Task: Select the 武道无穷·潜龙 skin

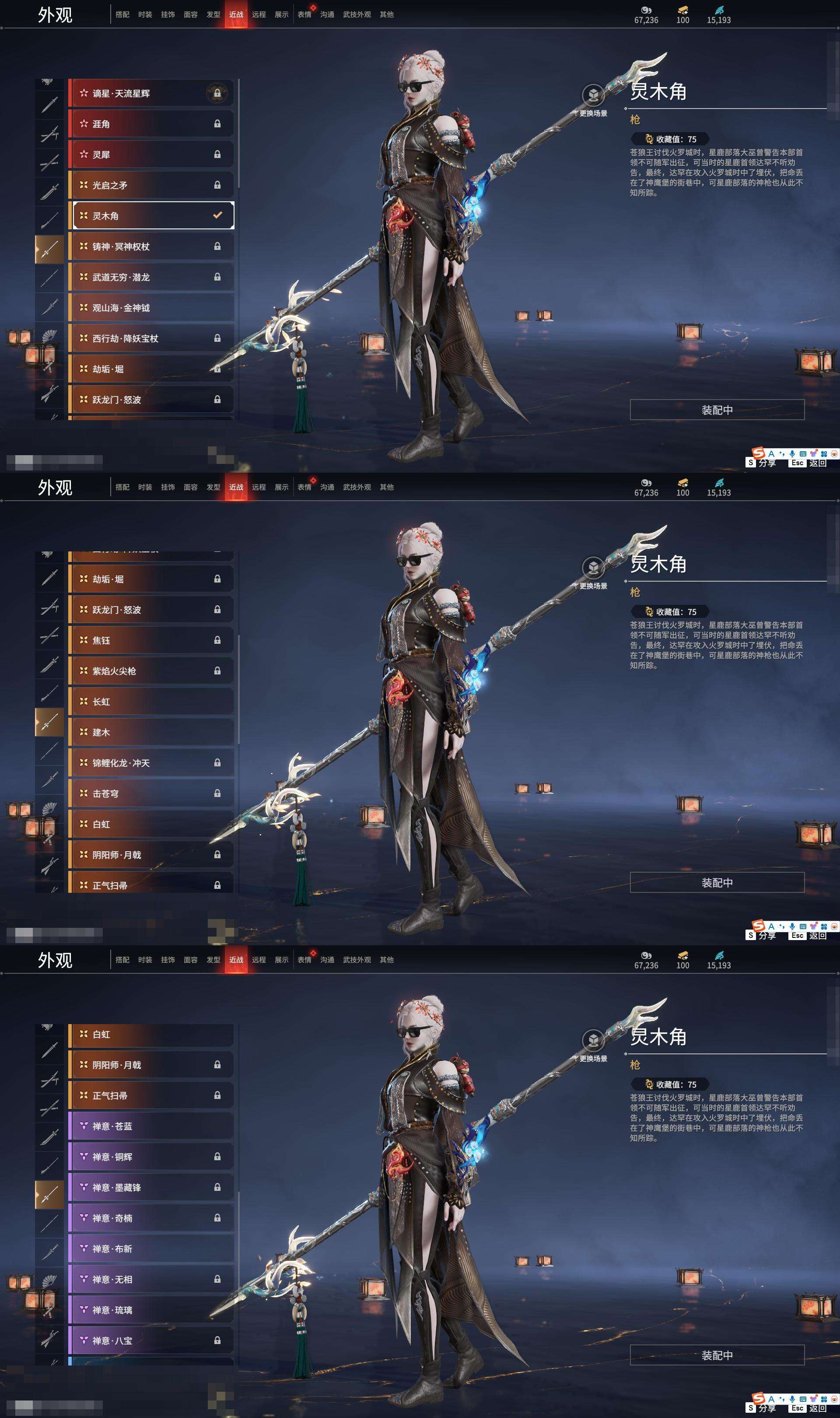Action: click(150, 277)
